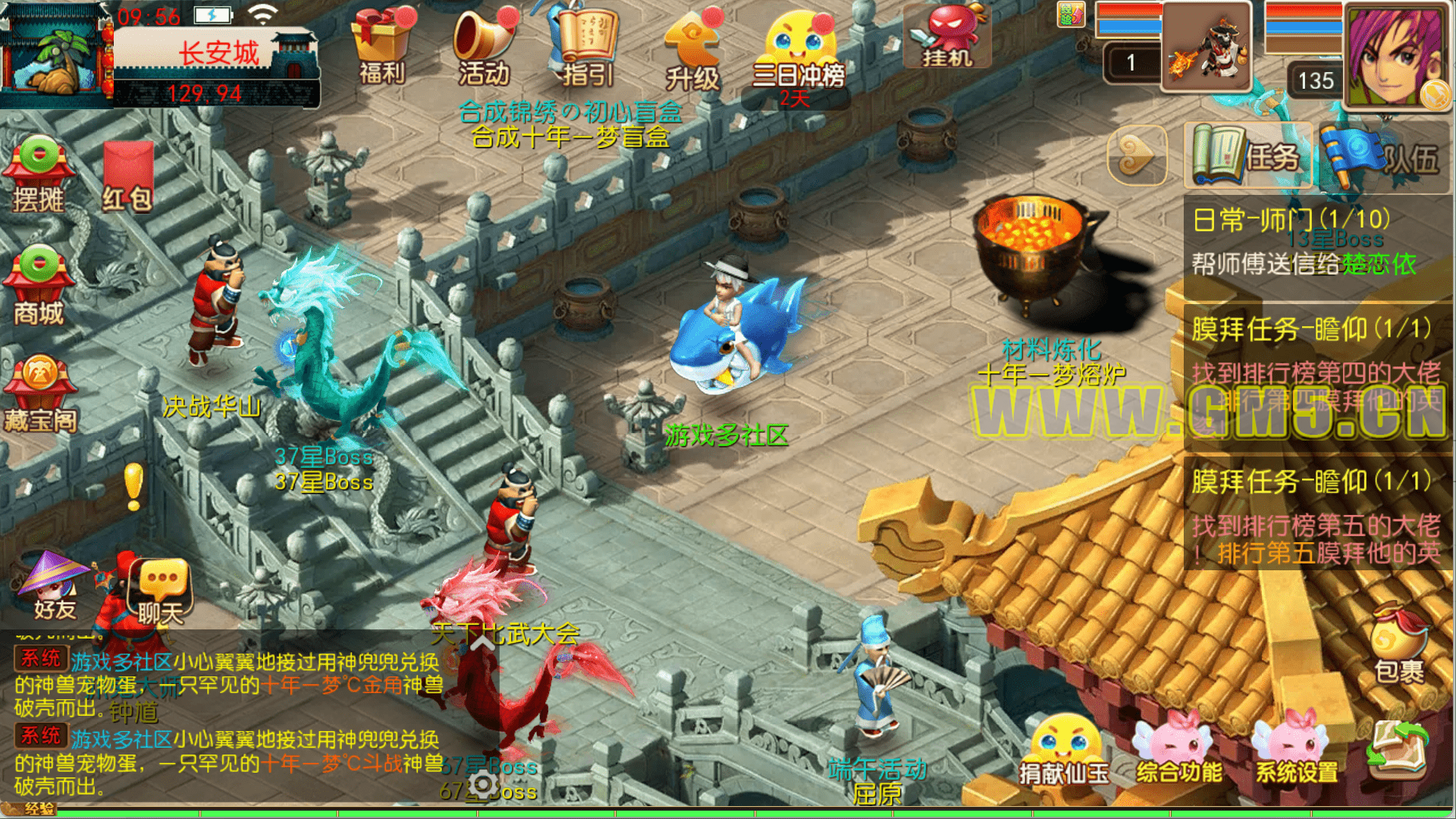The image size is (1456, 819).
Task: Open the 福利 gift box menu
Action: [381, 45]
